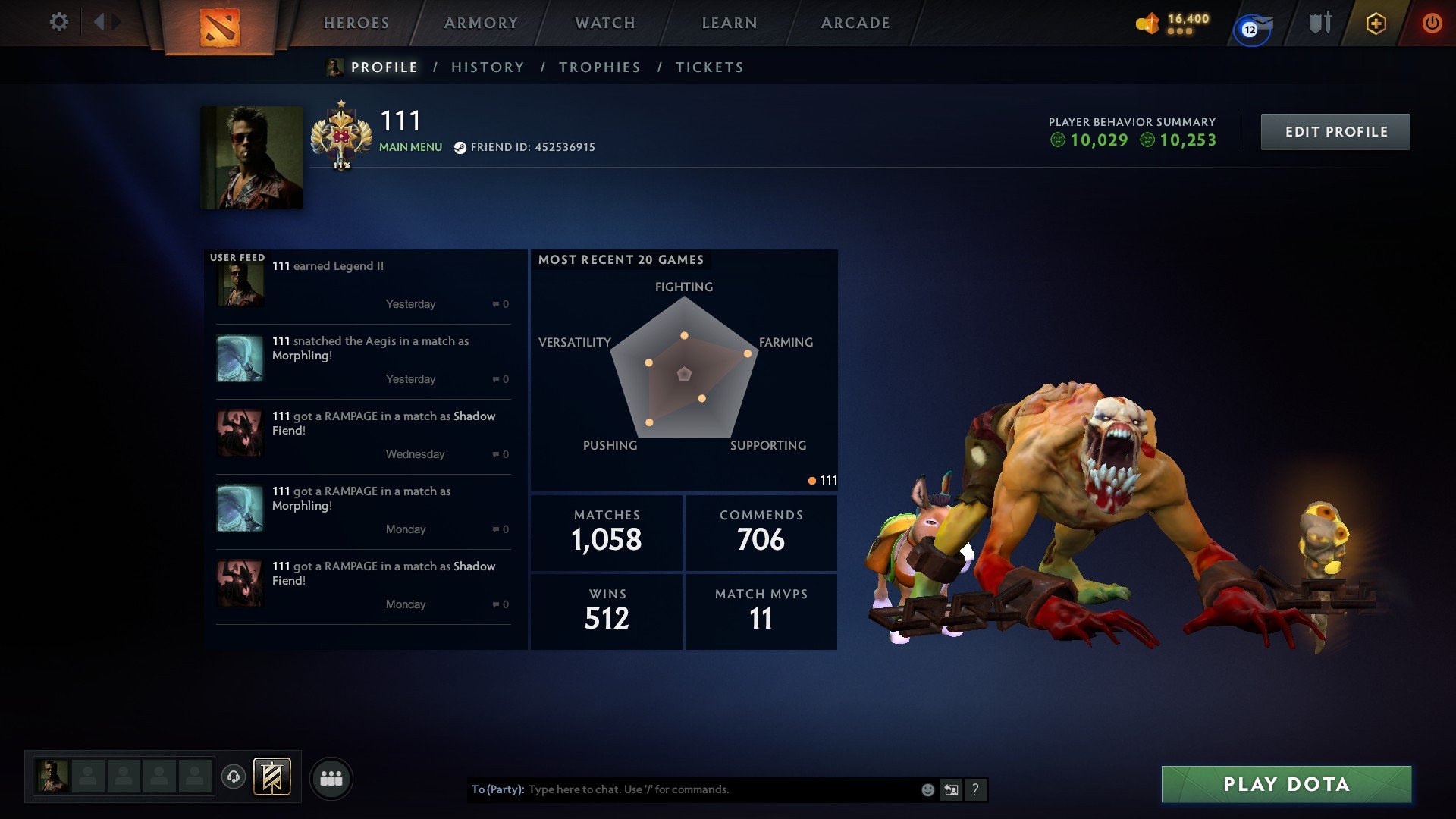
Task: Click the EDIT PROFILE button
Action: click(x=1335, y=130)
